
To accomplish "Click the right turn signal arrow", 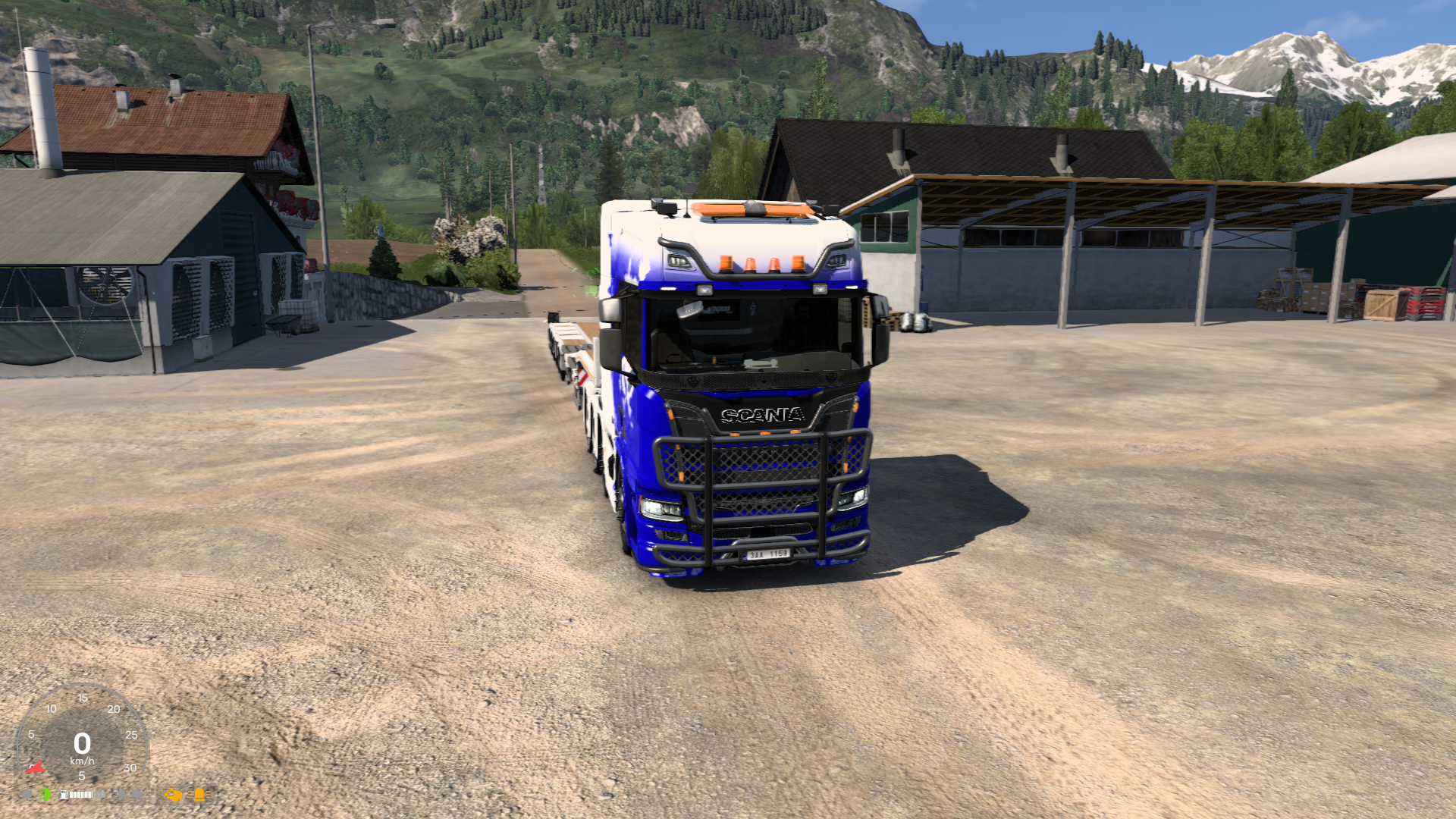I will coord(137,794).
